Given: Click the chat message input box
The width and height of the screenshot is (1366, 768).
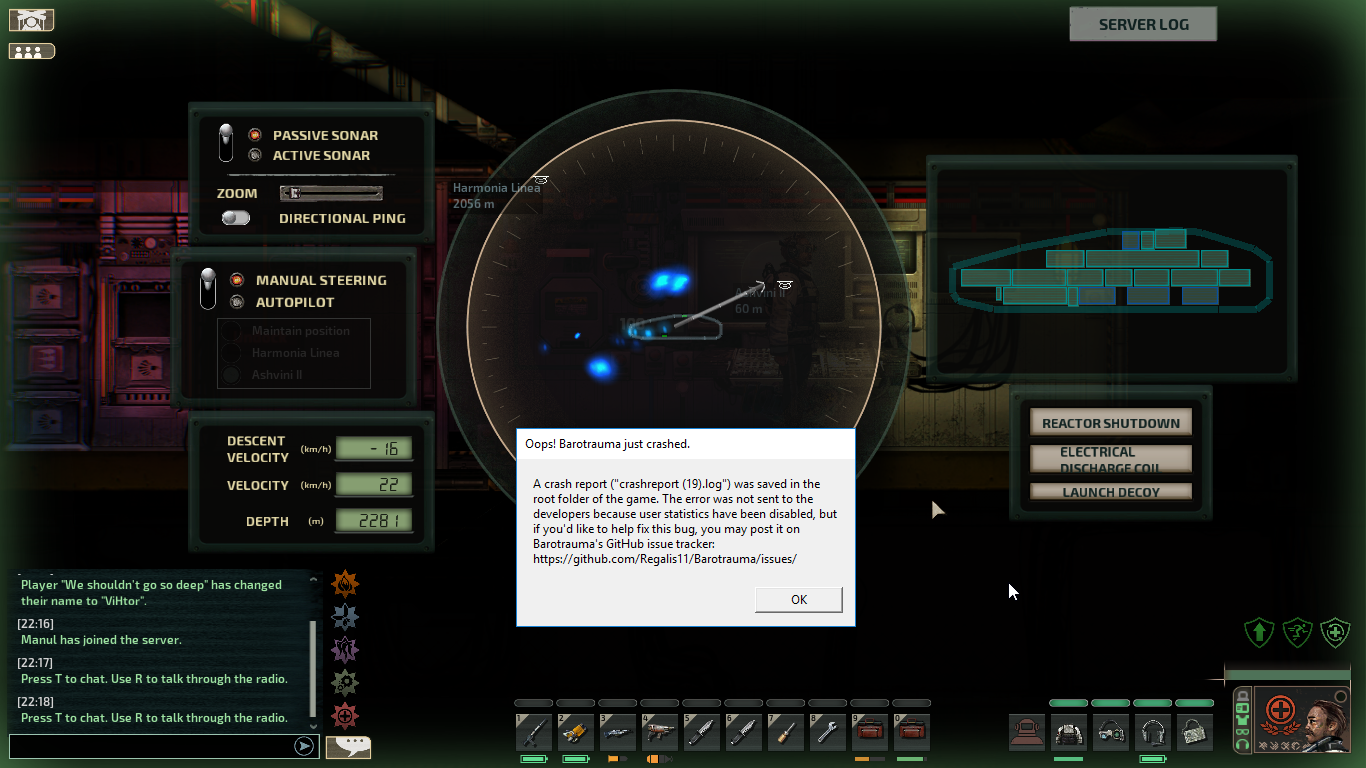Looking at the screenshot, I should pos(150,746).
